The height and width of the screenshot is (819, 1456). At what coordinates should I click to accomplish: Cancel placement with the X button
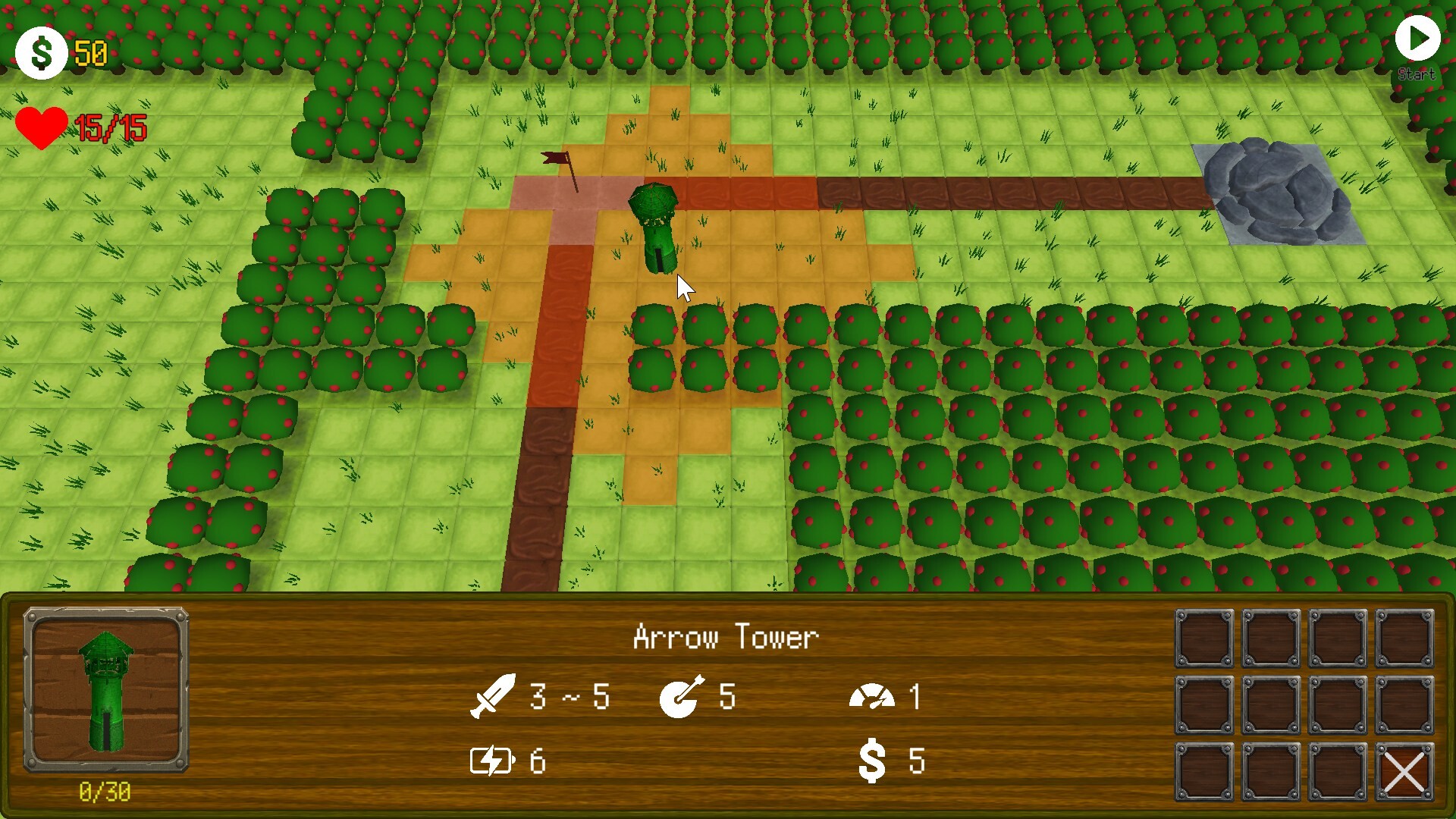click(x=1404, y=772)
